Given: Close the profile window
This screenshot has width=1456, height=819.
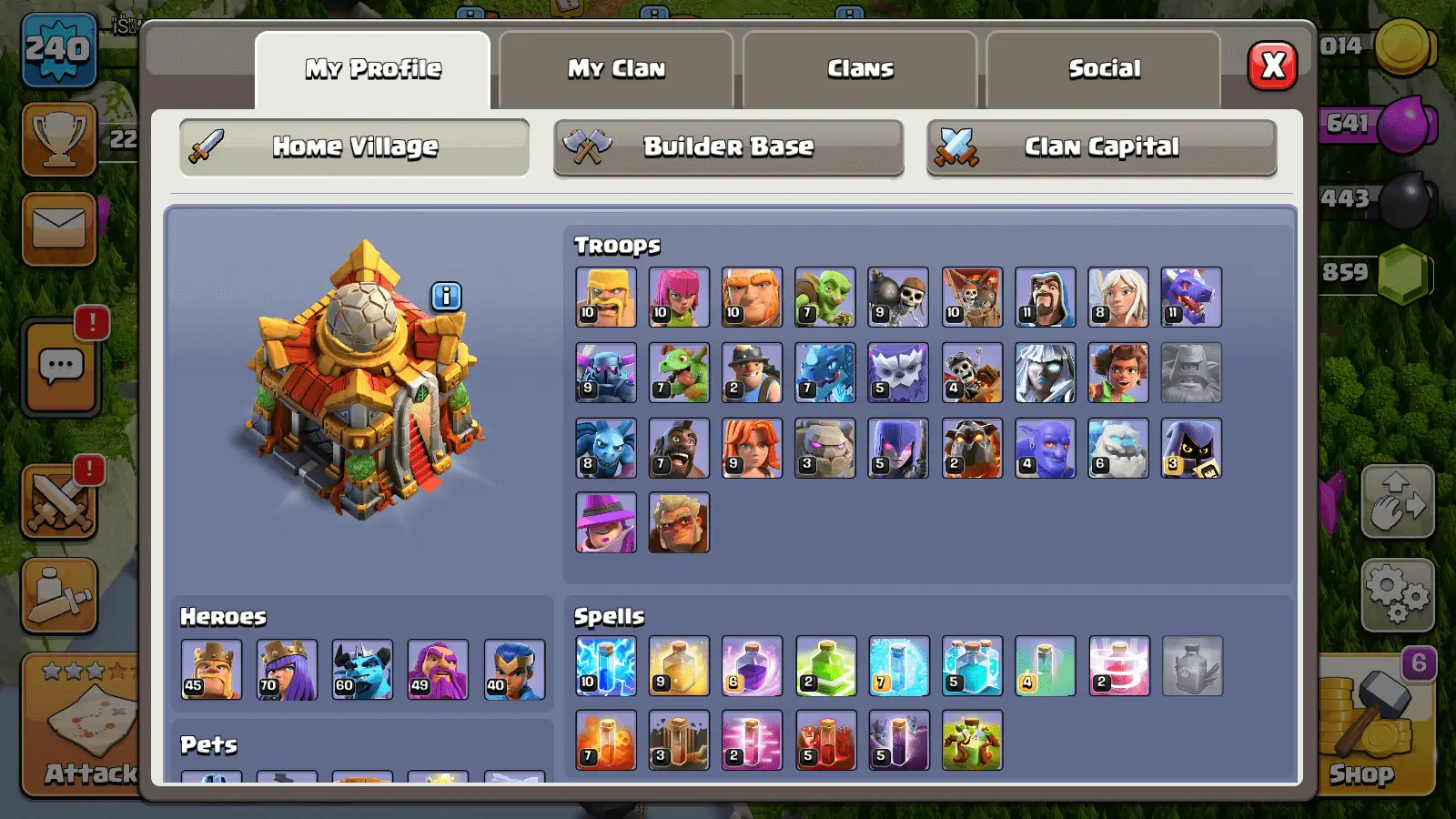Looking at the screenshot, I should [1271, 66].
